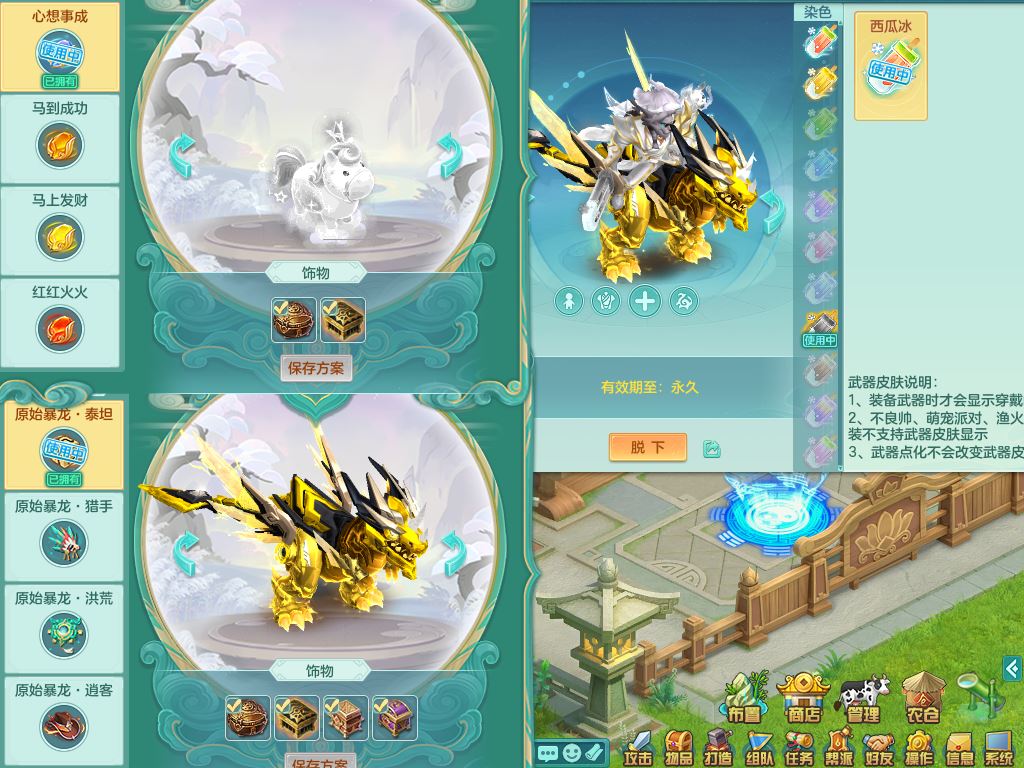Viewport: 1024px width, 768px height.
Task: Open the 管理 management menu with cow icon
Action: 863,698
